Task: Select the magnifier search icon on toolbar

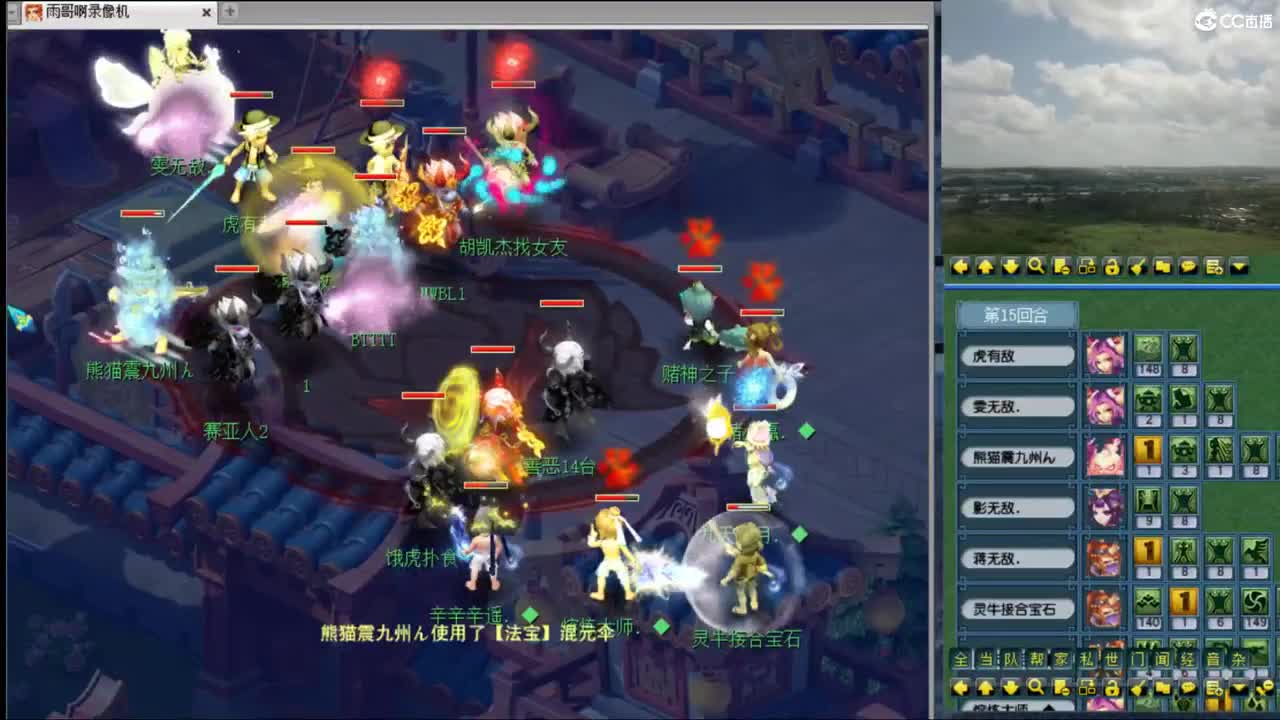Action: [x=1037, y=267]
